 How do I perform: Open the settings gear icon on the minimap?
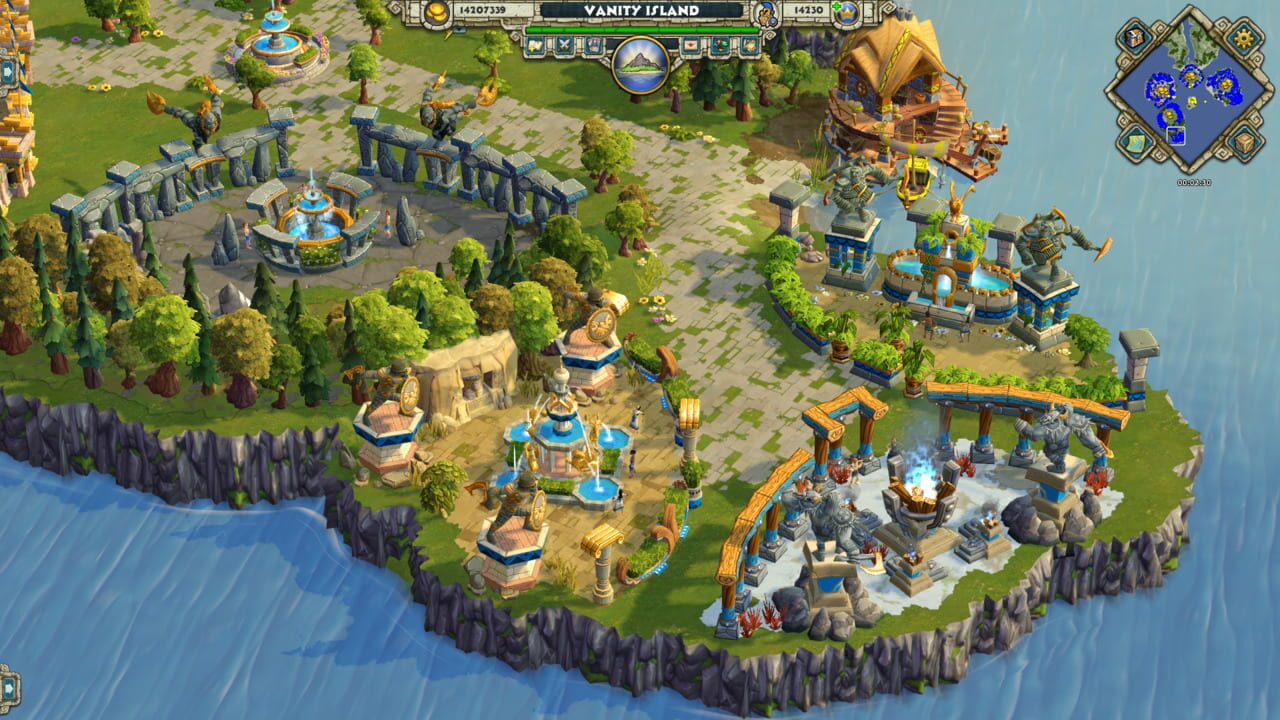tap(1242, 37)
